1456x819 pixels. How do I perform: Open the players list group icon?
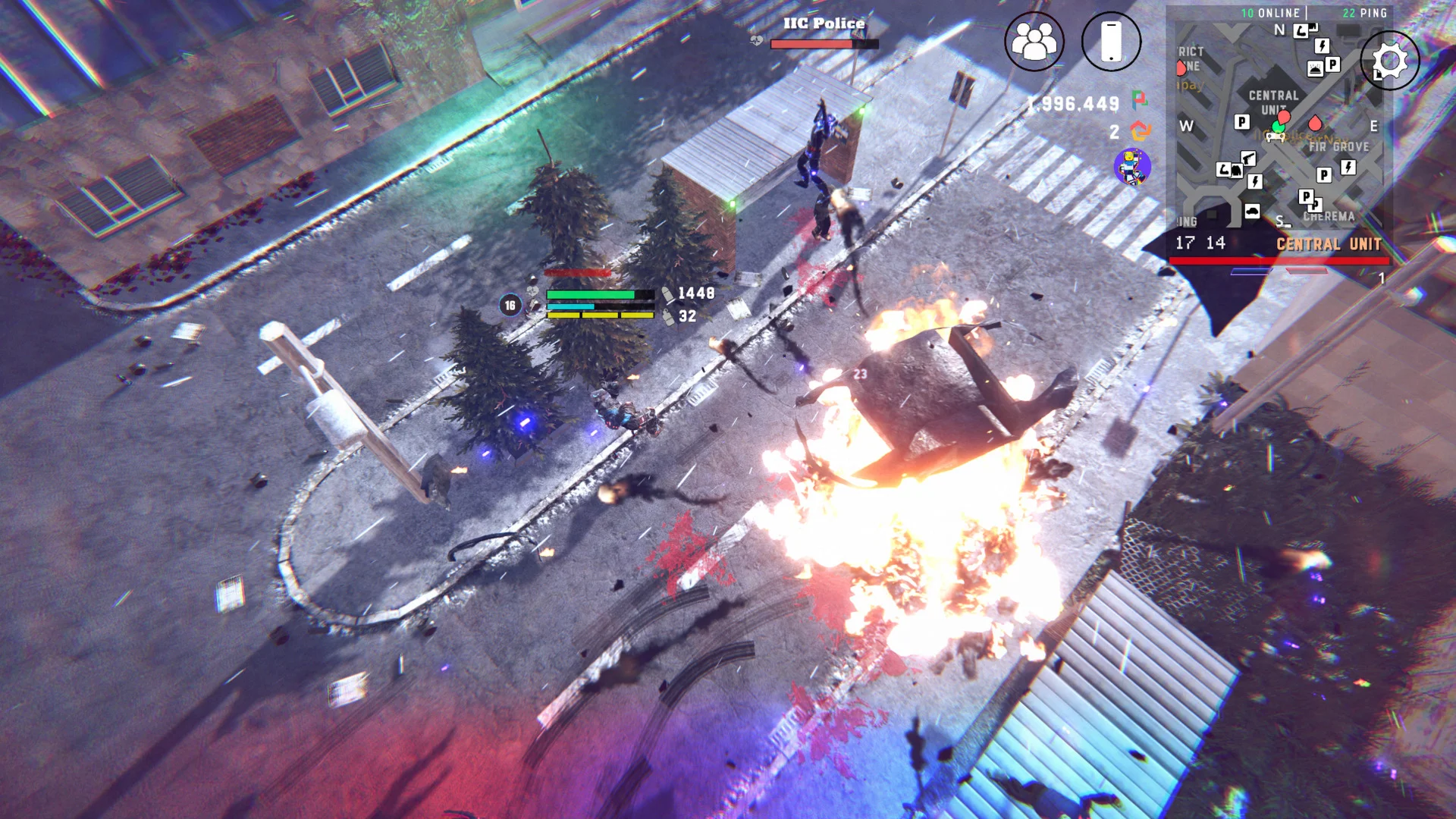[1034, 42]
